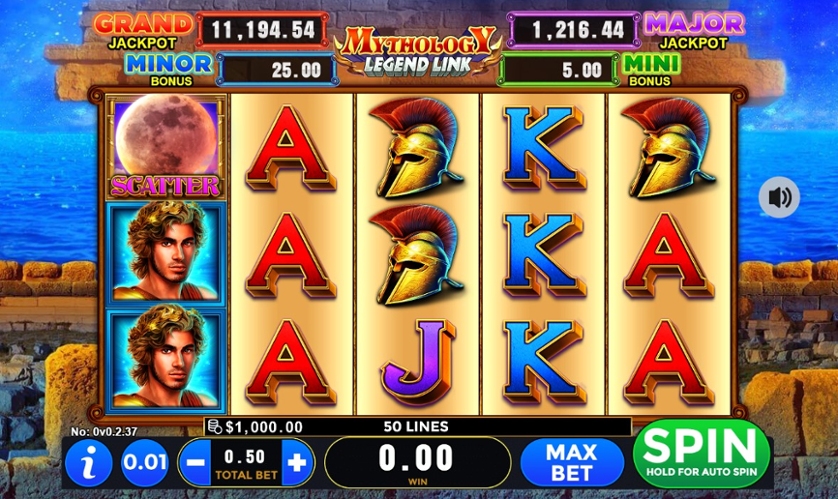The width and height of the screenshot is (838, 499).
Task: Decrease total bet with the minus button
Action: [194, 463]
